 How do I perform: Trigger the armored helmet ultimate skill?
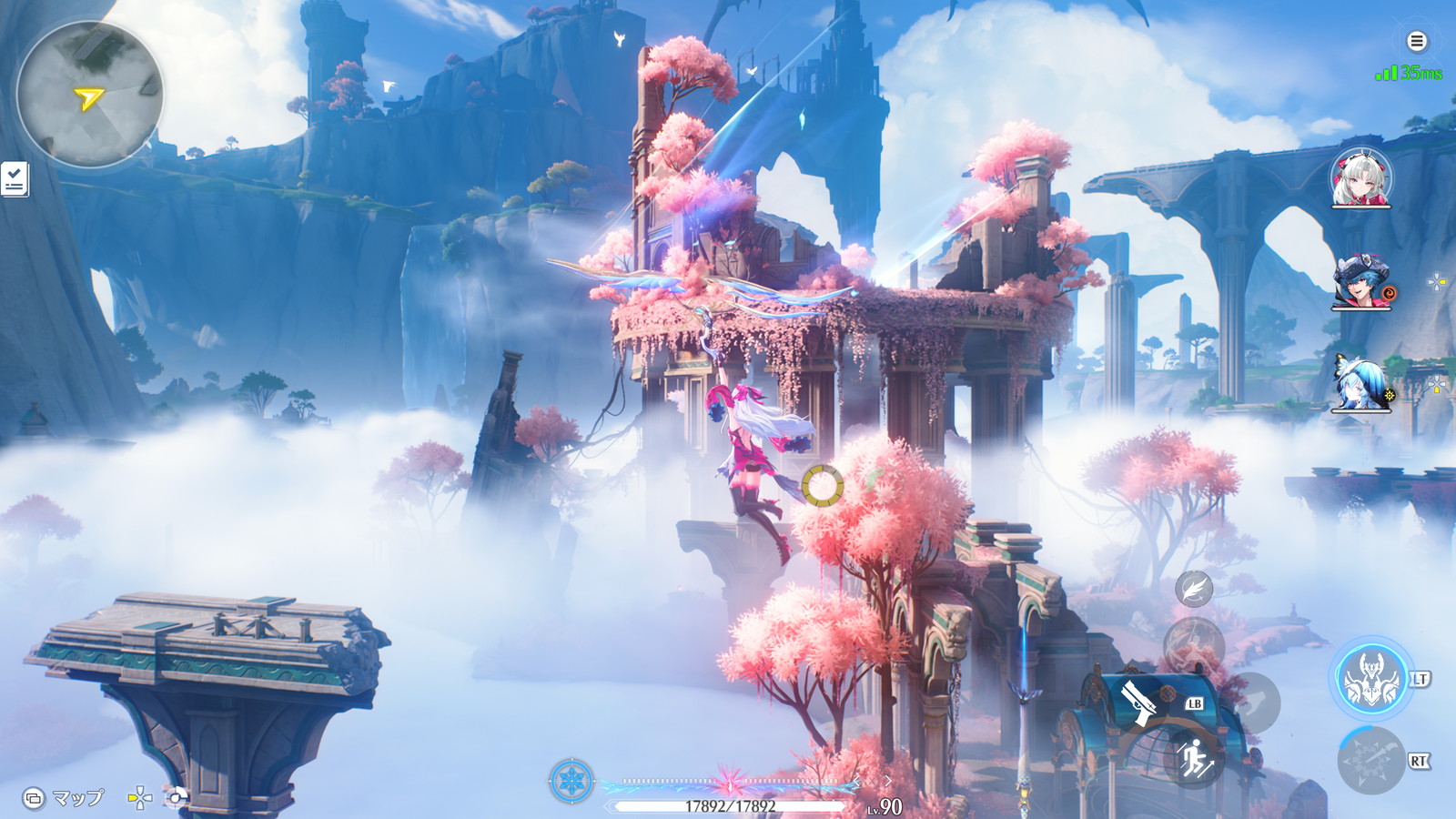[x=1371, y=678]
